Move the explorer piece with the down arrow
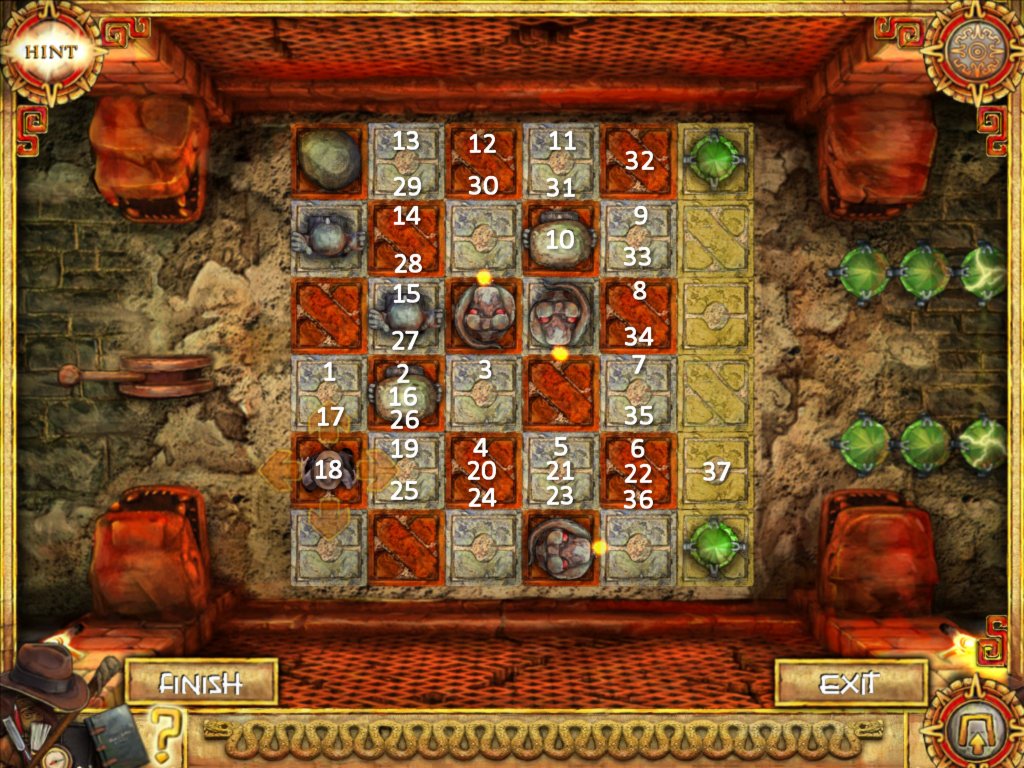 pos(329,520)
